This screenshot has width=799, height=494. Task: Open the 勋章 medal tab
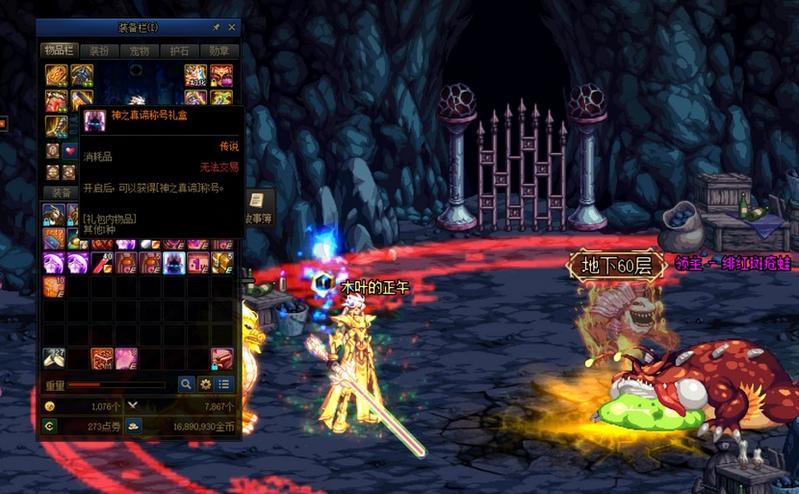click(219, 50)
